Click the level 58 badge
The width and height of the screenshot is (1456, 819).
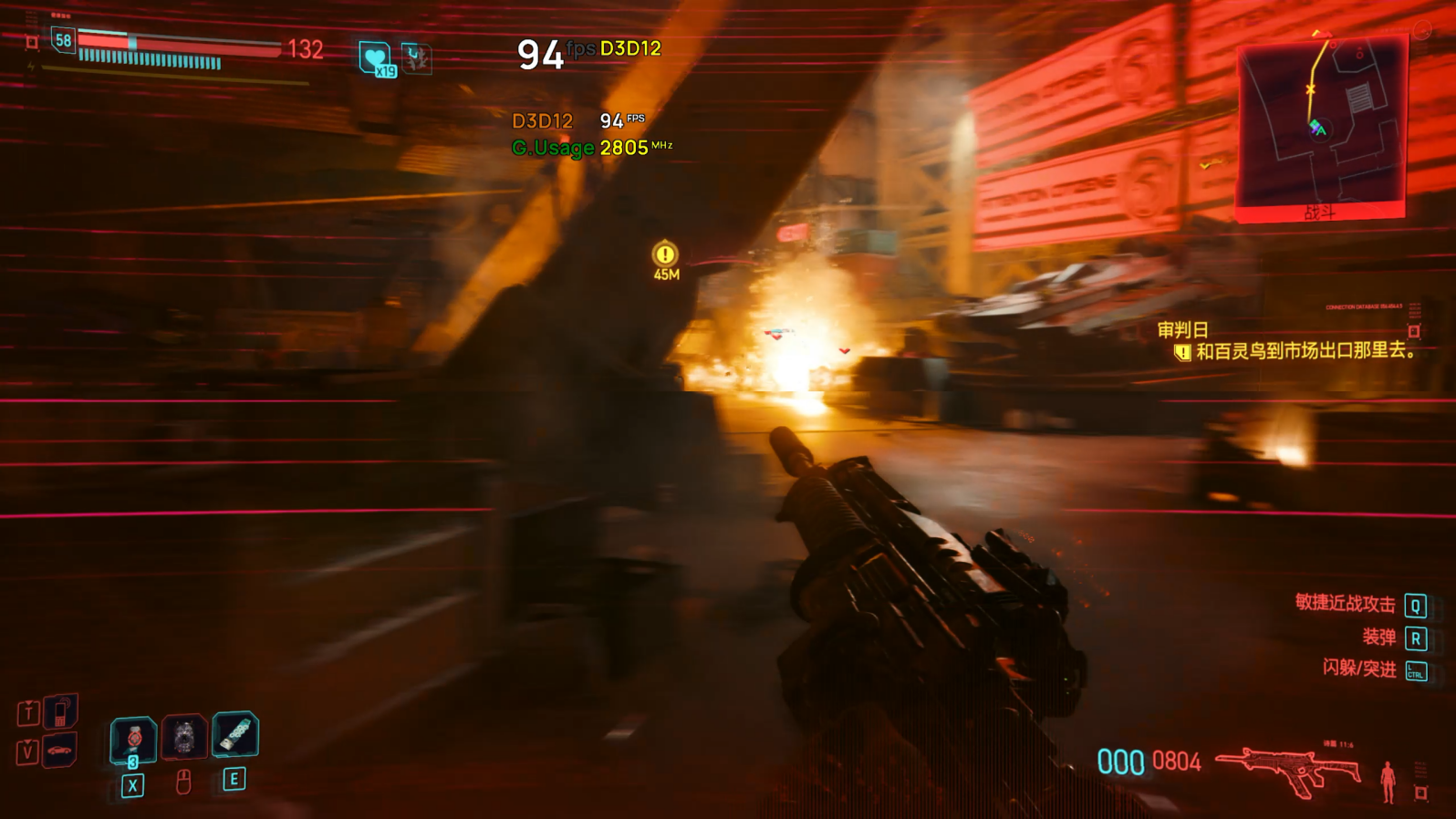(63, 41)
